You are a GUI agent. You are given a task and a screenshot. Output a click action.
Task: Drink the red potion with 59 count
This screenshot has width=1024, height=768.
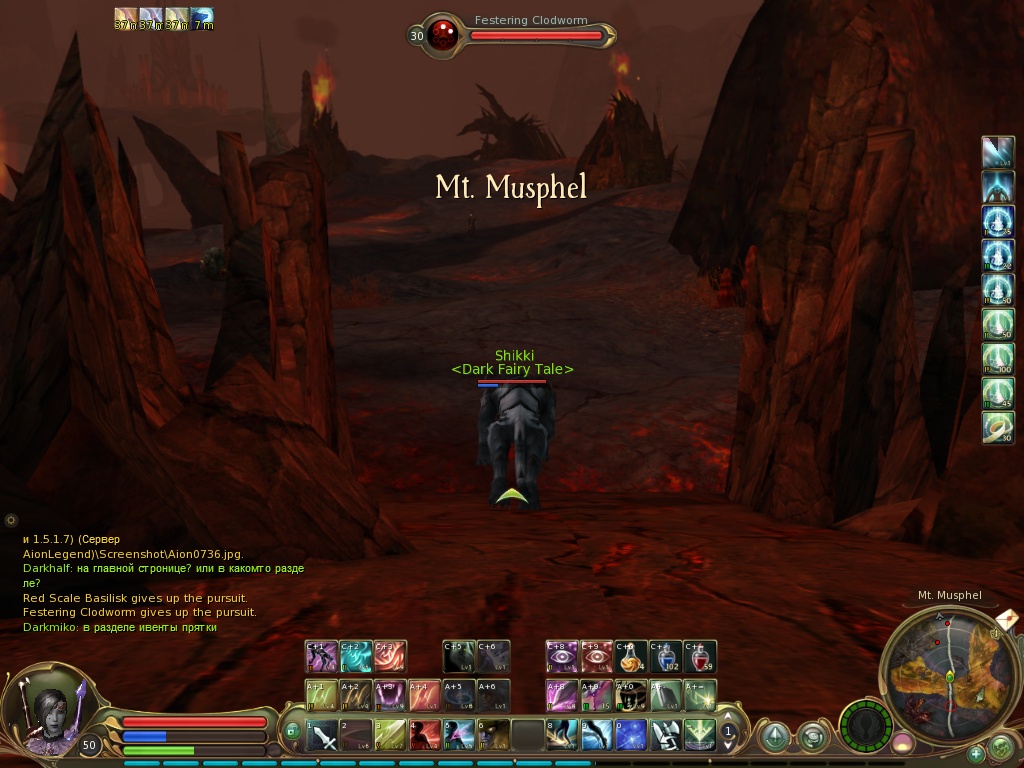(700, 657)
